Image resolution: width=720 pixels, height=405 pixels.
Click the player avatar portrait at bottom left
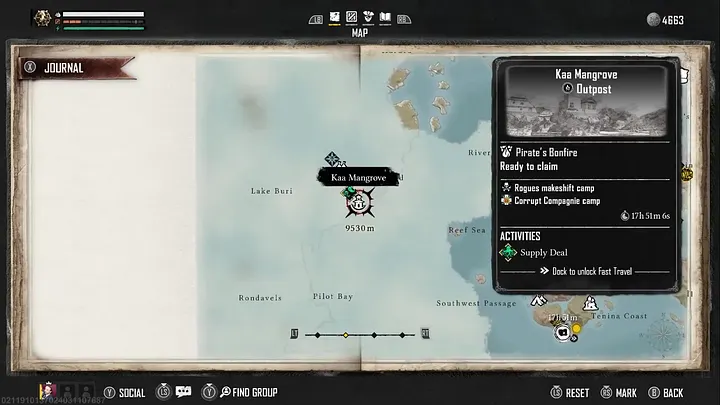click(46, 391)
